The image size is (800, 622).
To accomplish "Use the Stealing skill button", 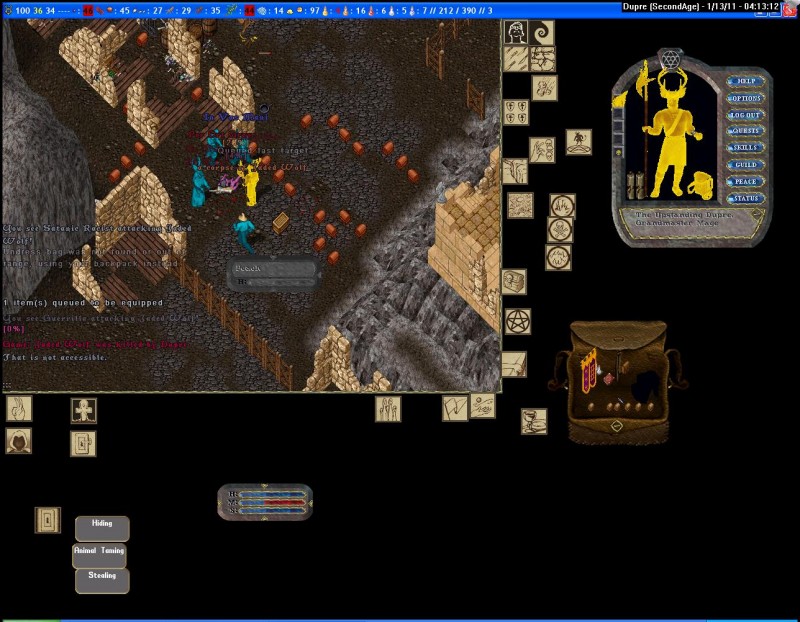I will click(102, 579).
